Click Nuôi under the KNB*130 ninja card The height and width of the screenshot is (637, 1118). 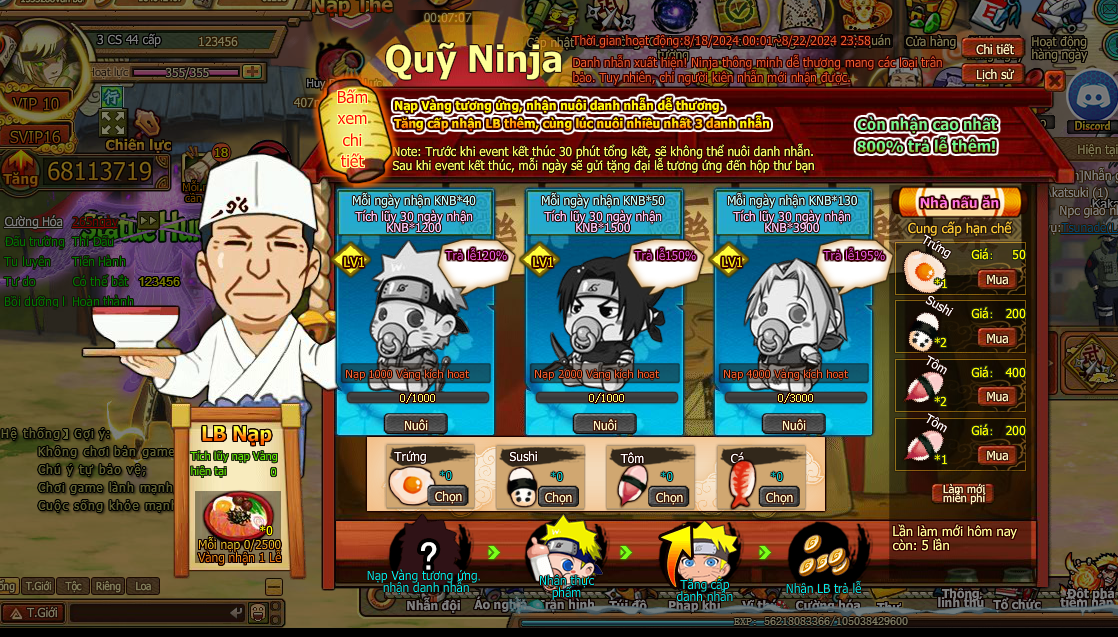(793, 425)
